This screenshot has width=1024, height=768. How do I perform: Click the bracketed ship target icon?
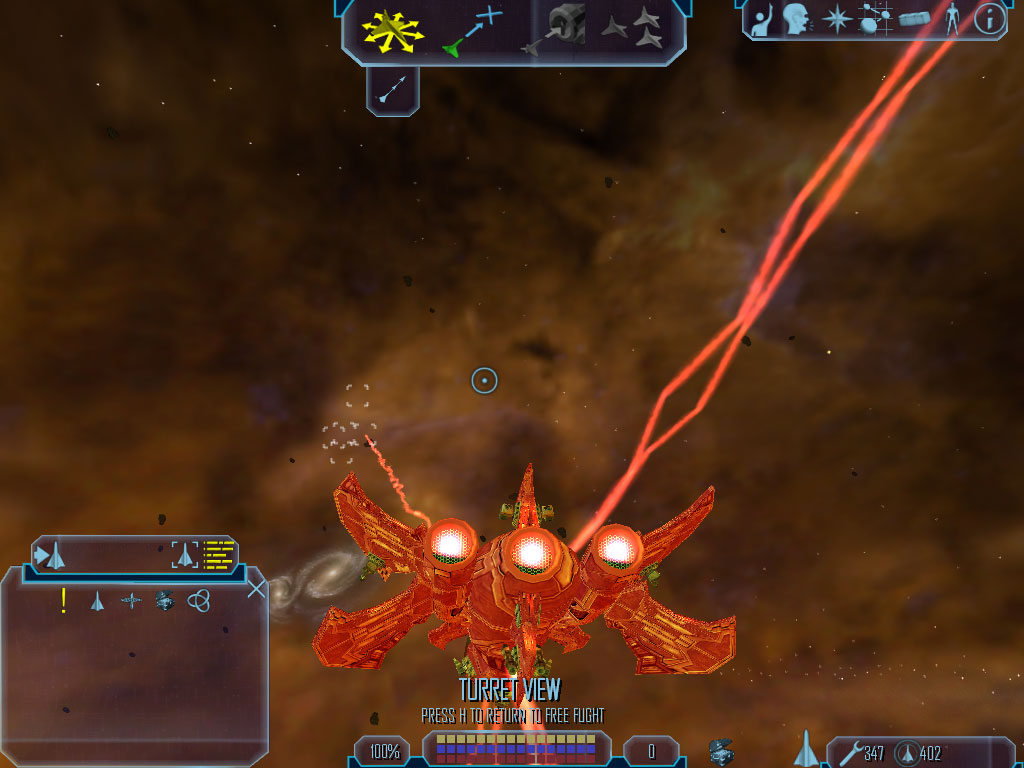point(184,554)
